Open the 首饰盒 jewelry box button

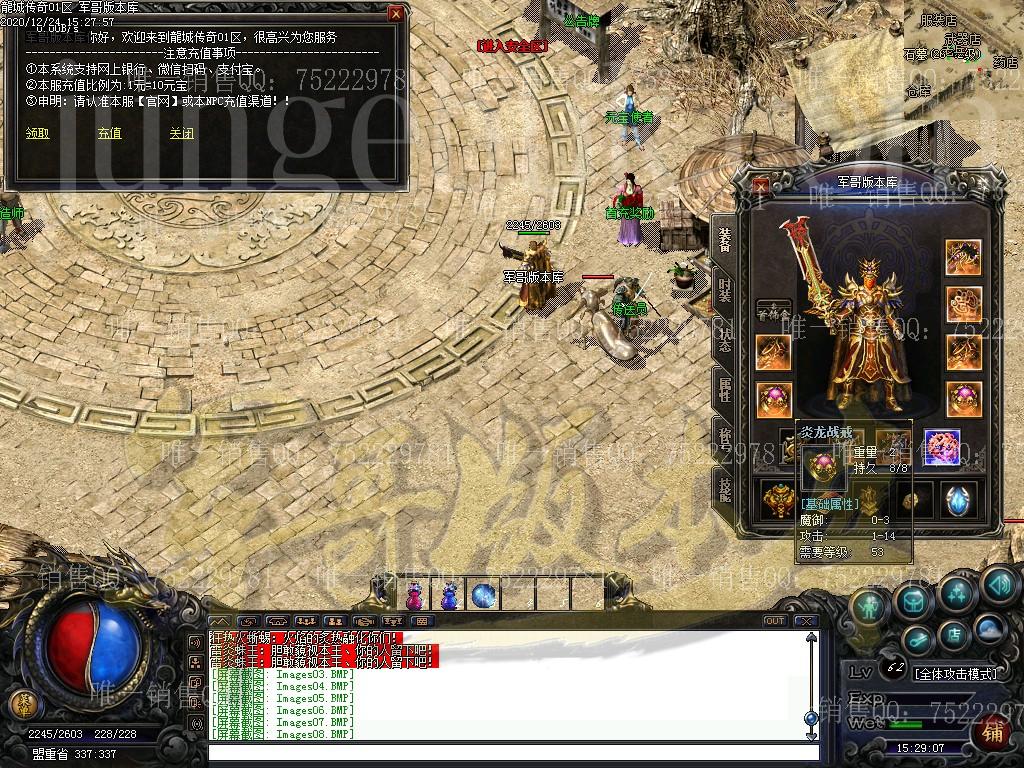(x=773, y=311)
